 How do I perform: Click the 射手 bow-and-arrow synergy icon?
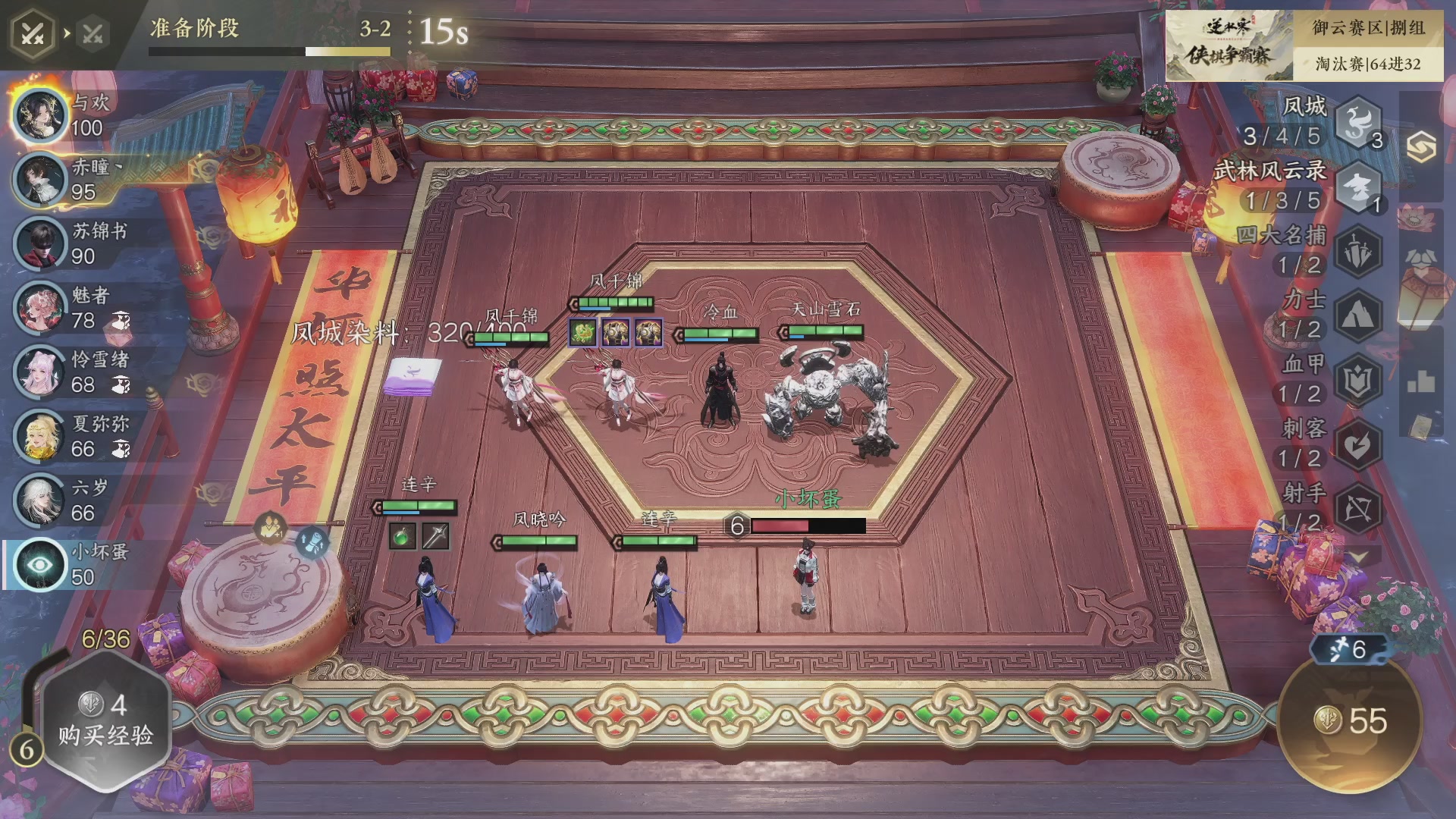[1357, 502]
